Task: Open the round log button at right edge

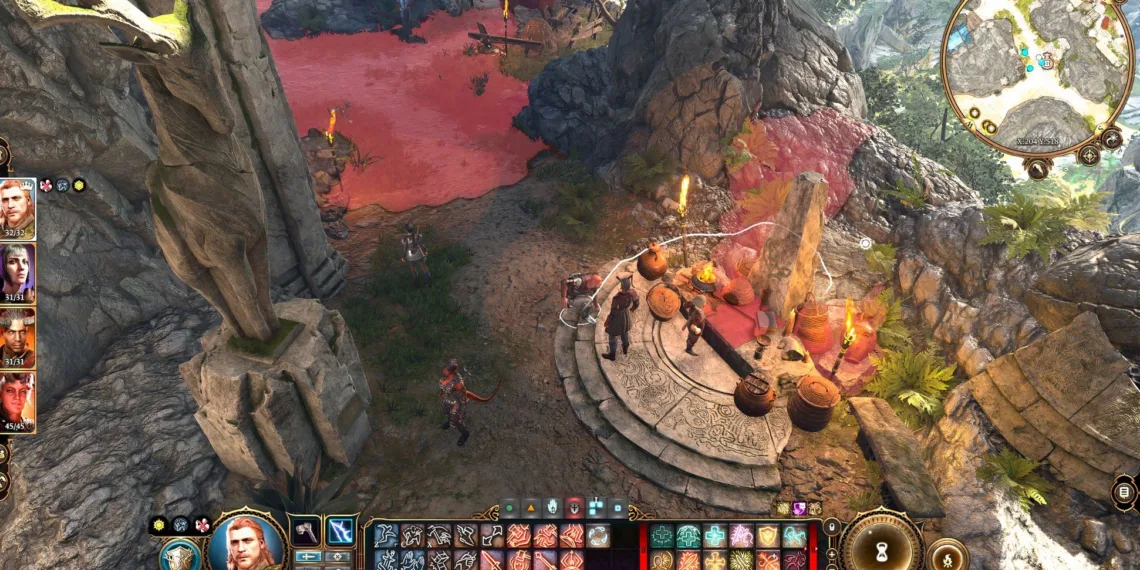Action: 1124,492
